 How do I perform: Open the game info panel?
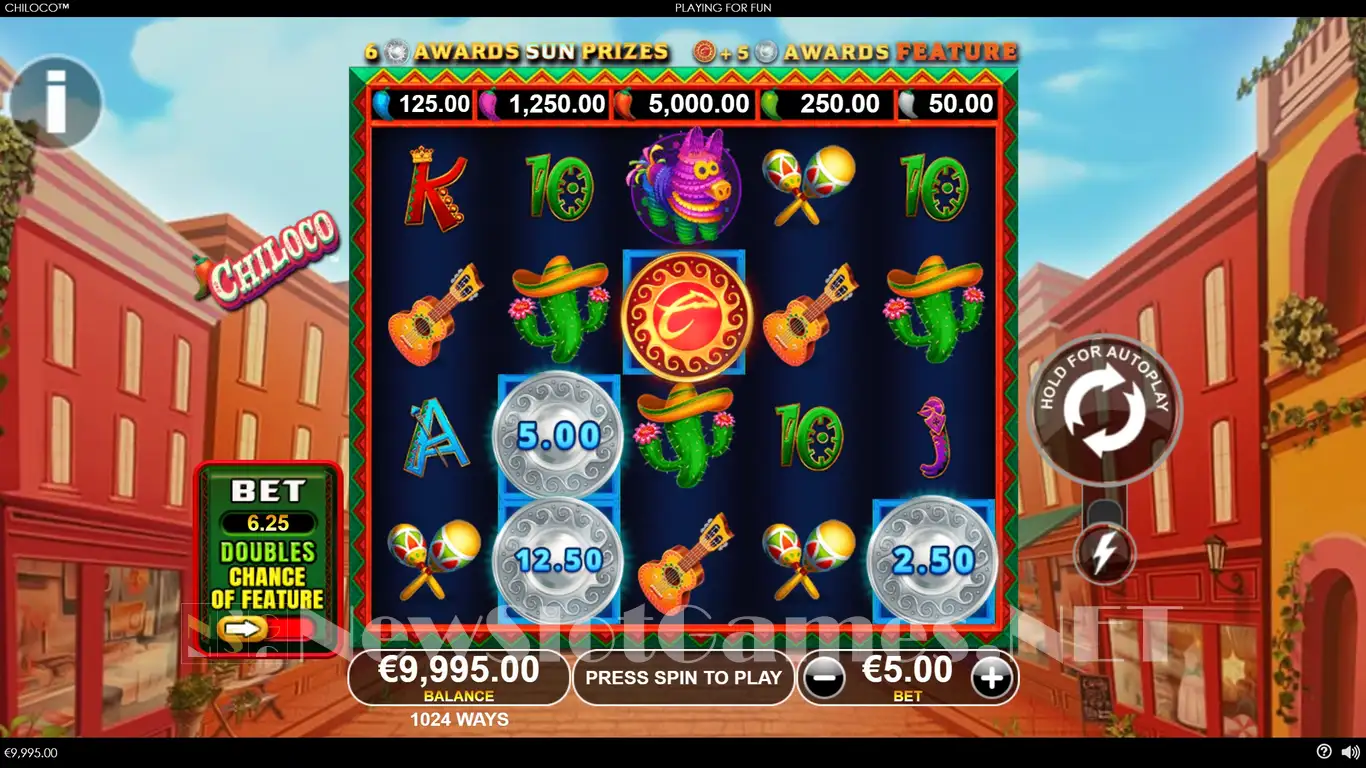[x=56, y=102]
